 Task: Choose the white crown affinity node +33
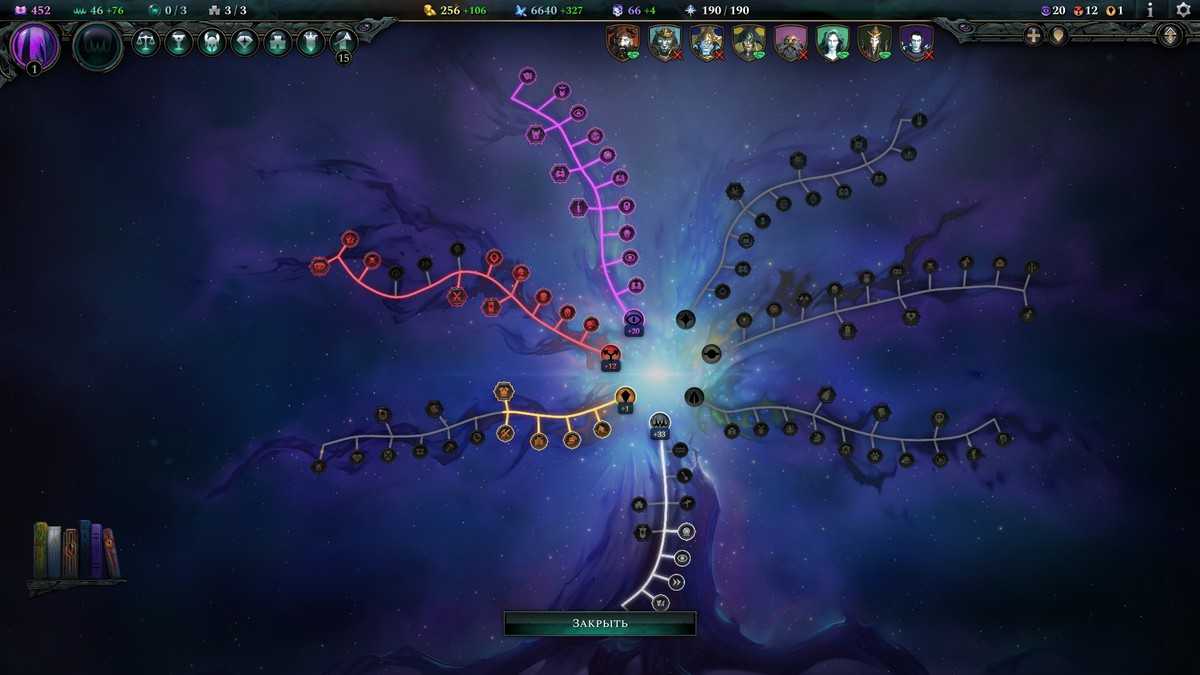659,421
